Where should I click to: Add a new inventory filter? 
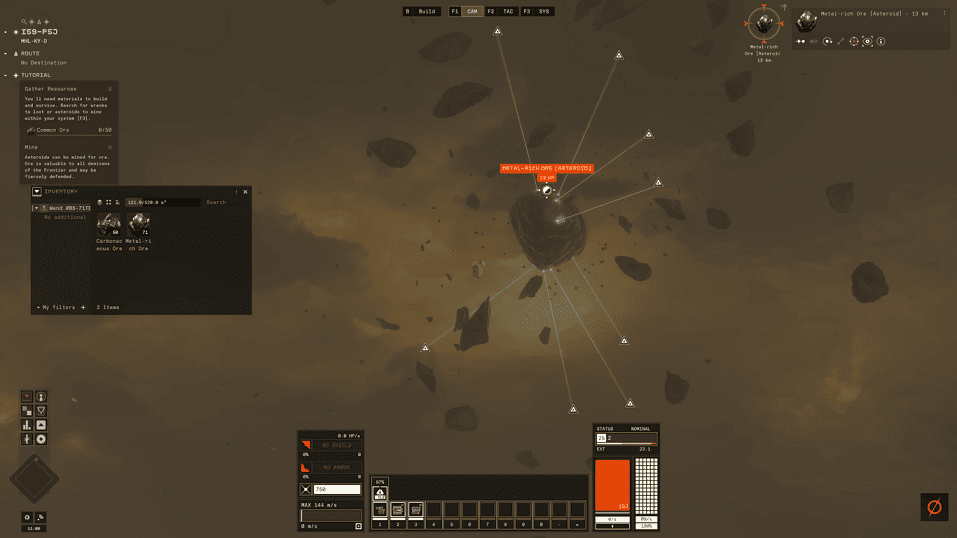click(83, 307)
